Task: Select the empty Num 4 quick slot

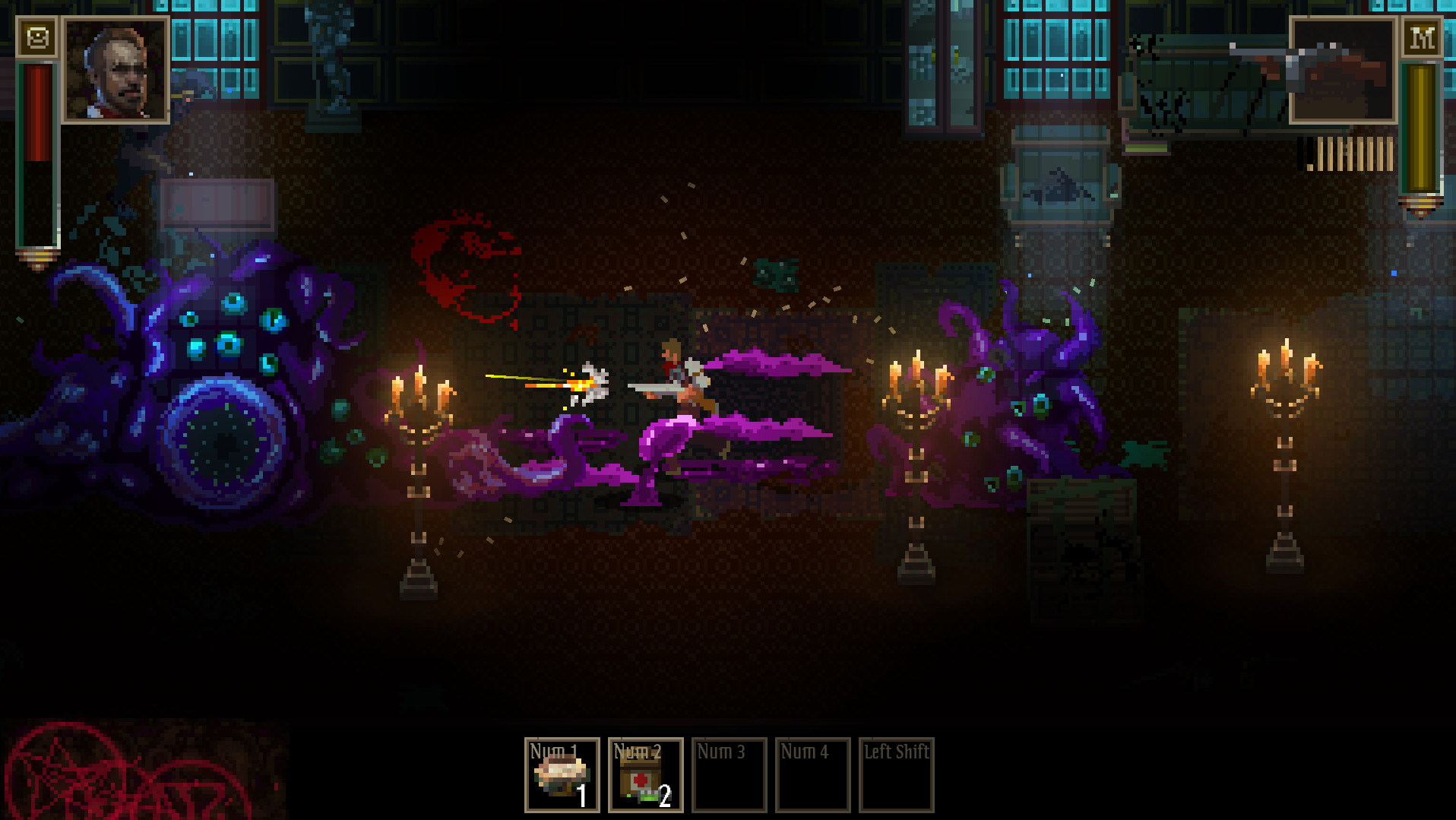Action: click(x=812, y=776)
